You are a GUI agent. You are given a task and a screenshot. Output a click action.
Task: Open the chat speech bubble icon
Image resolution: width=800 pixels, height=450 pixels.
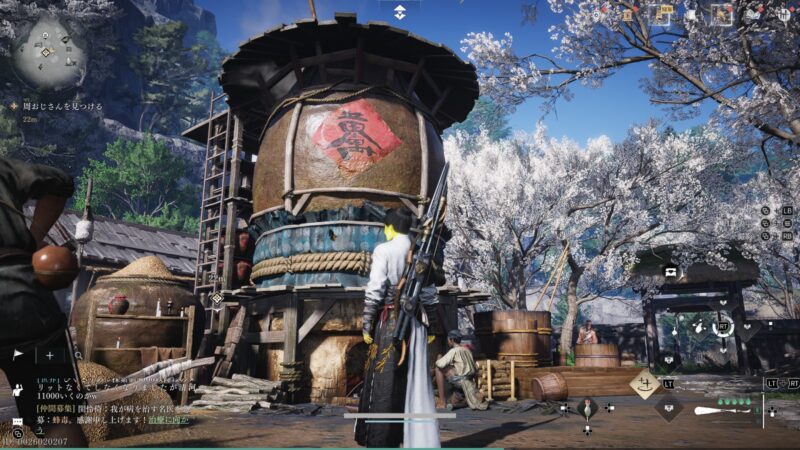17,422
